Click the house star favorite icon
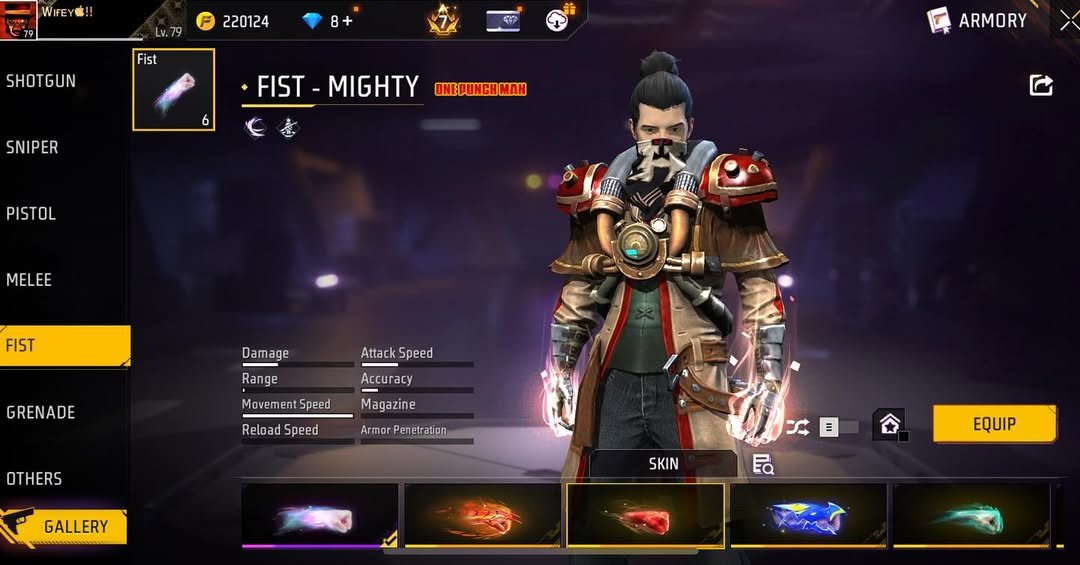The image size is (1080, 565). (889, 425)
